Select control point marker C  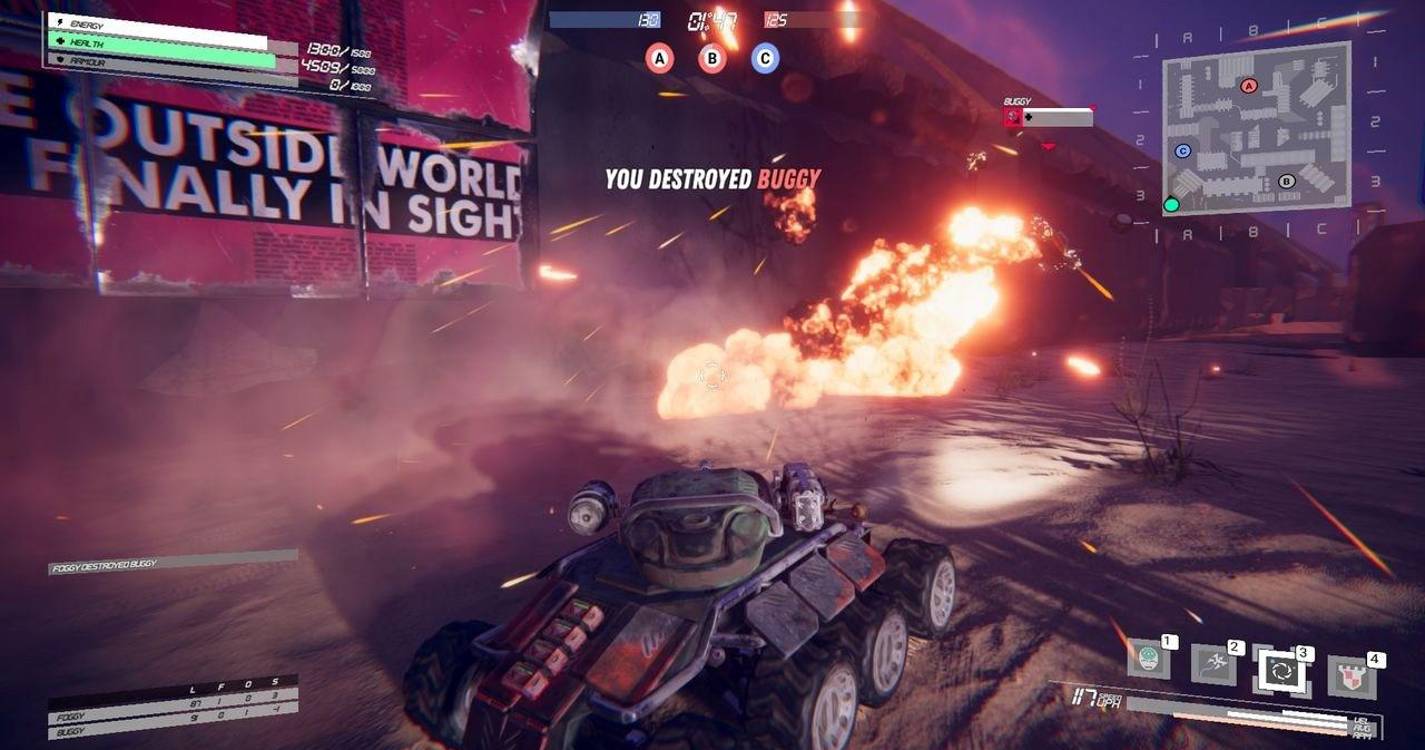(x=764, y=60)
